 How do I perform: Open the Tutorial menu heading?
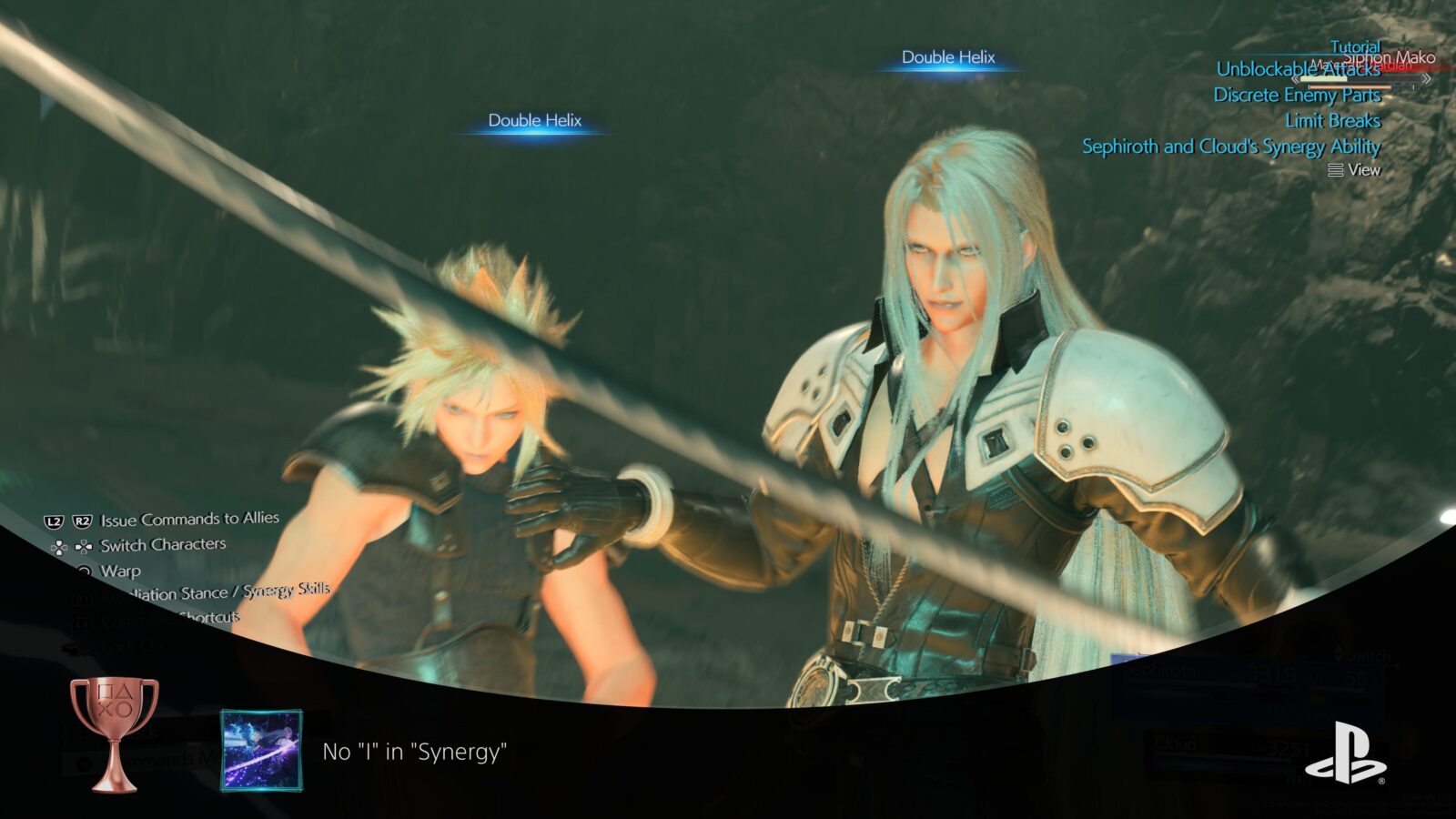tap(1354, 46)
